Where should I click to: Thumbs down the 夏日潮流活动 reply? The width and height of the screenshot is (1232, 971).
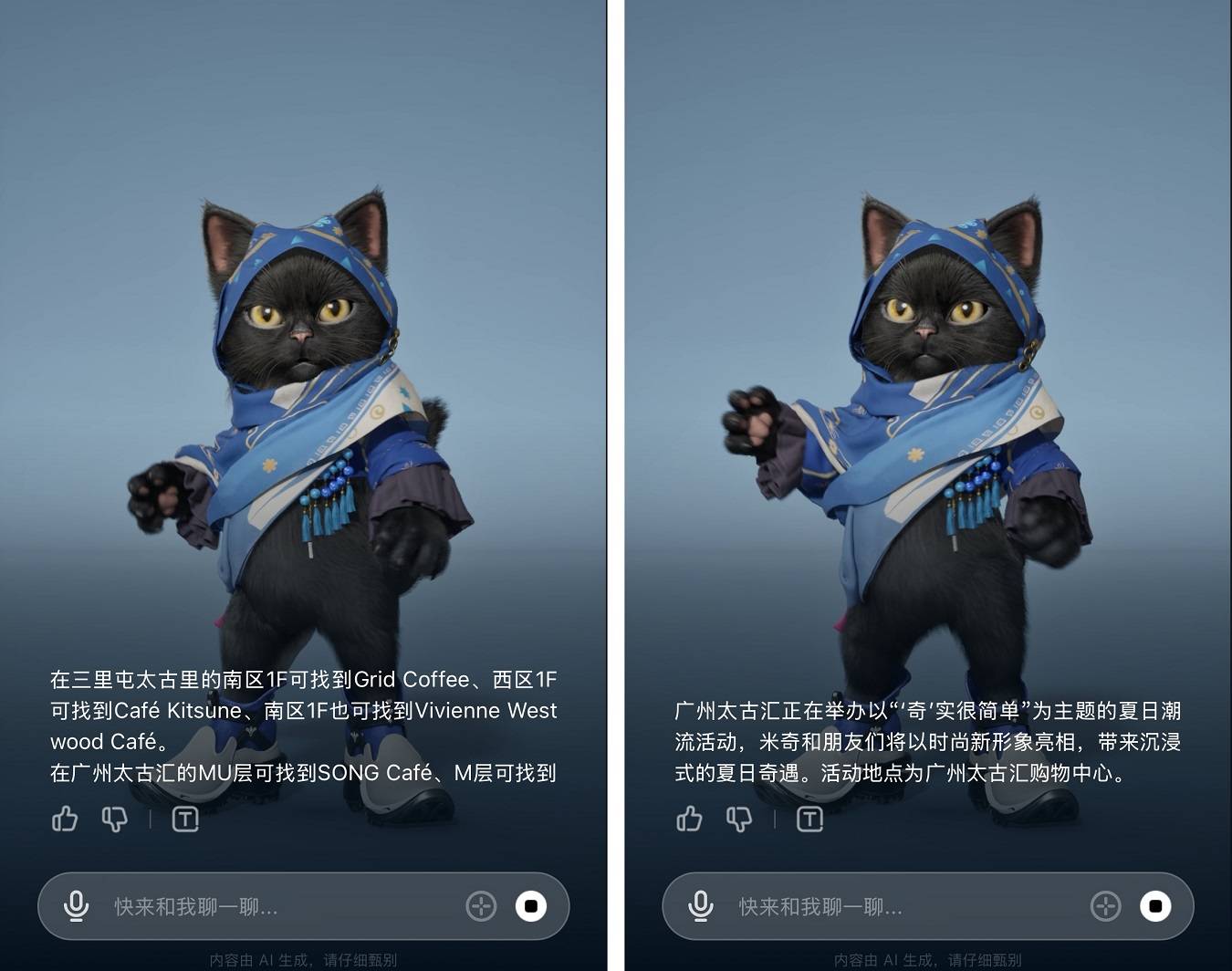click(x=739, y=819)
